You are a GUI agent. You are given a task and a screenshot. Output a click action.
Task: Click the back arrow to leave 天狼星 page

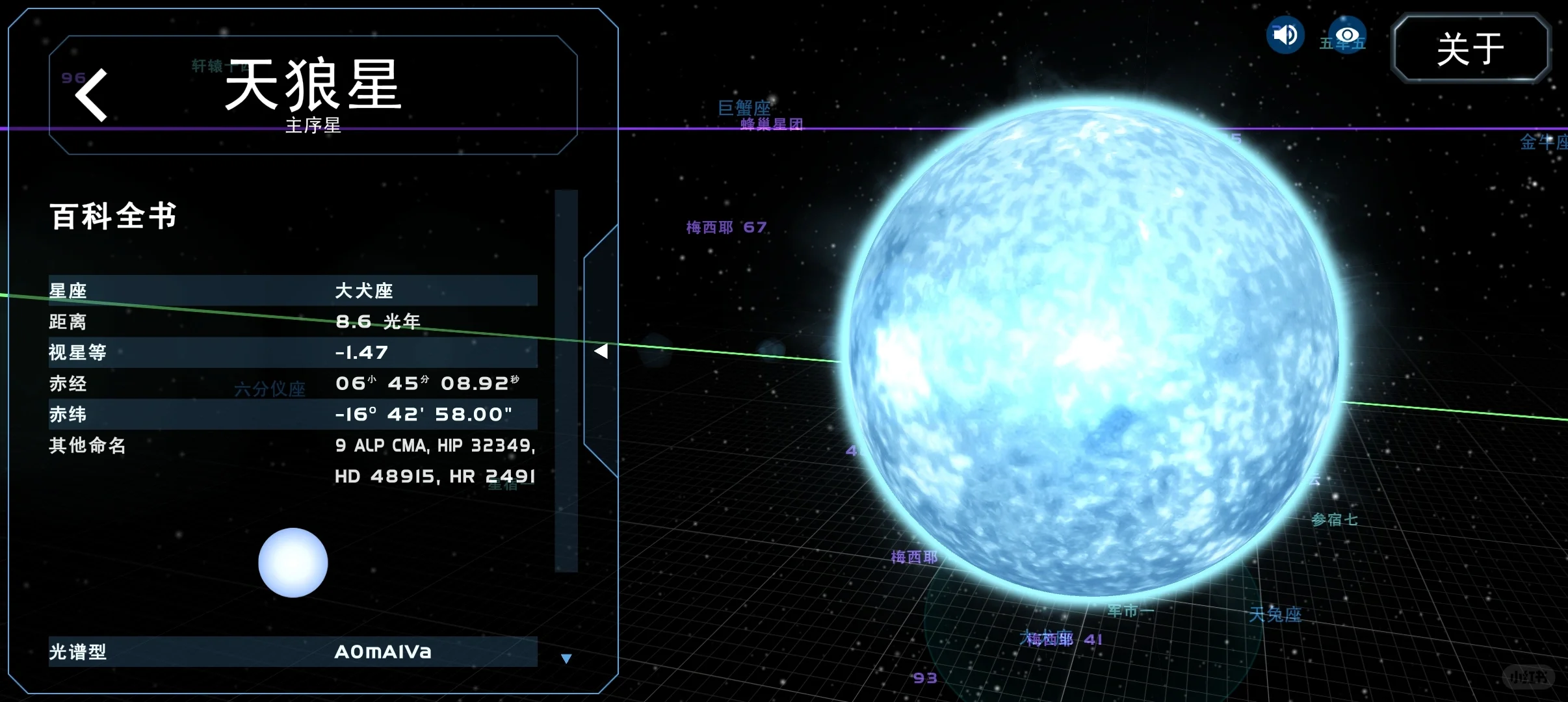pos(91,95)
